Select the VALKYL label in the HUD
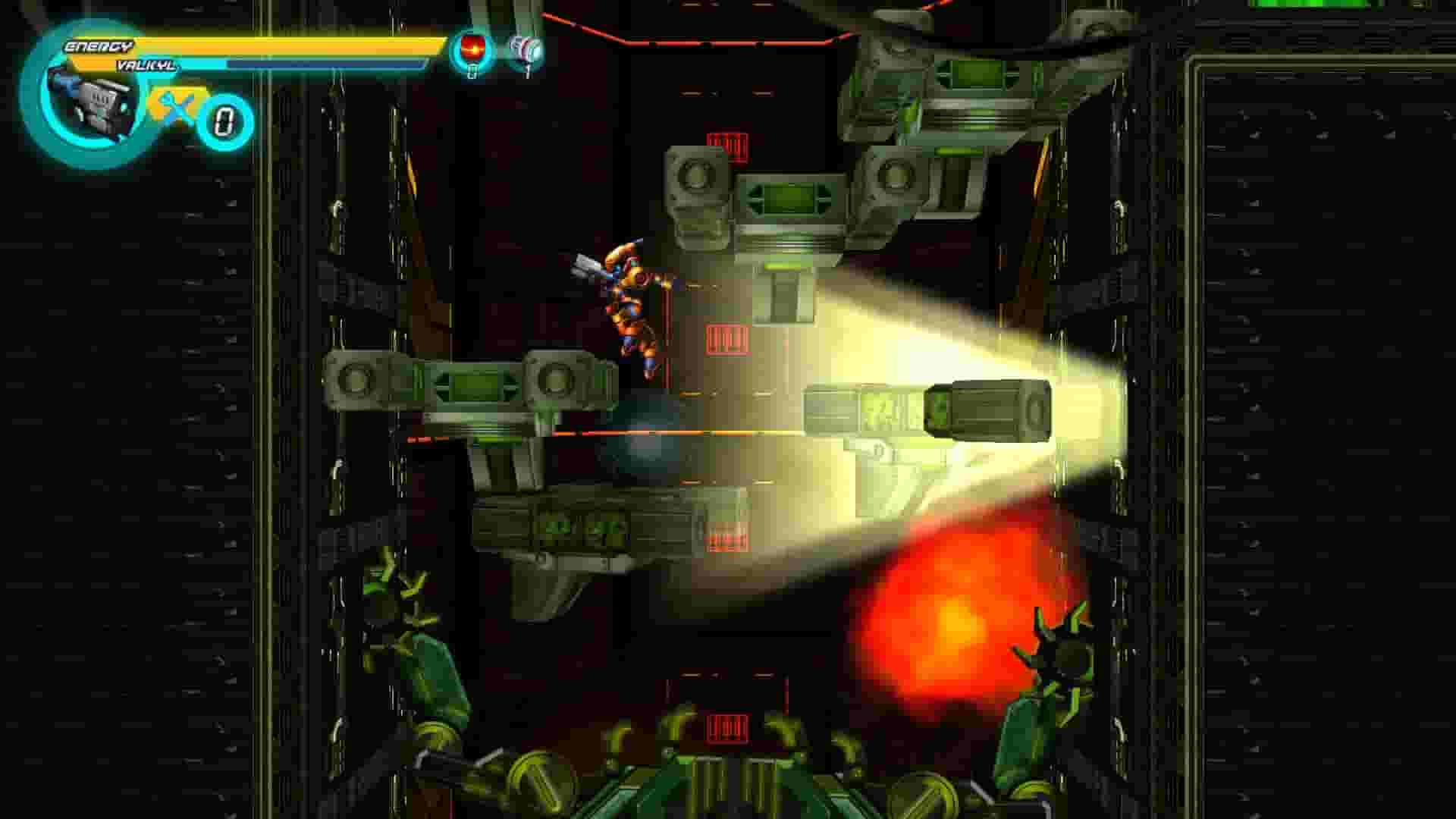The height and width of the screenshot is (819, 1456). pyautogui.click(x=148, y=67)
